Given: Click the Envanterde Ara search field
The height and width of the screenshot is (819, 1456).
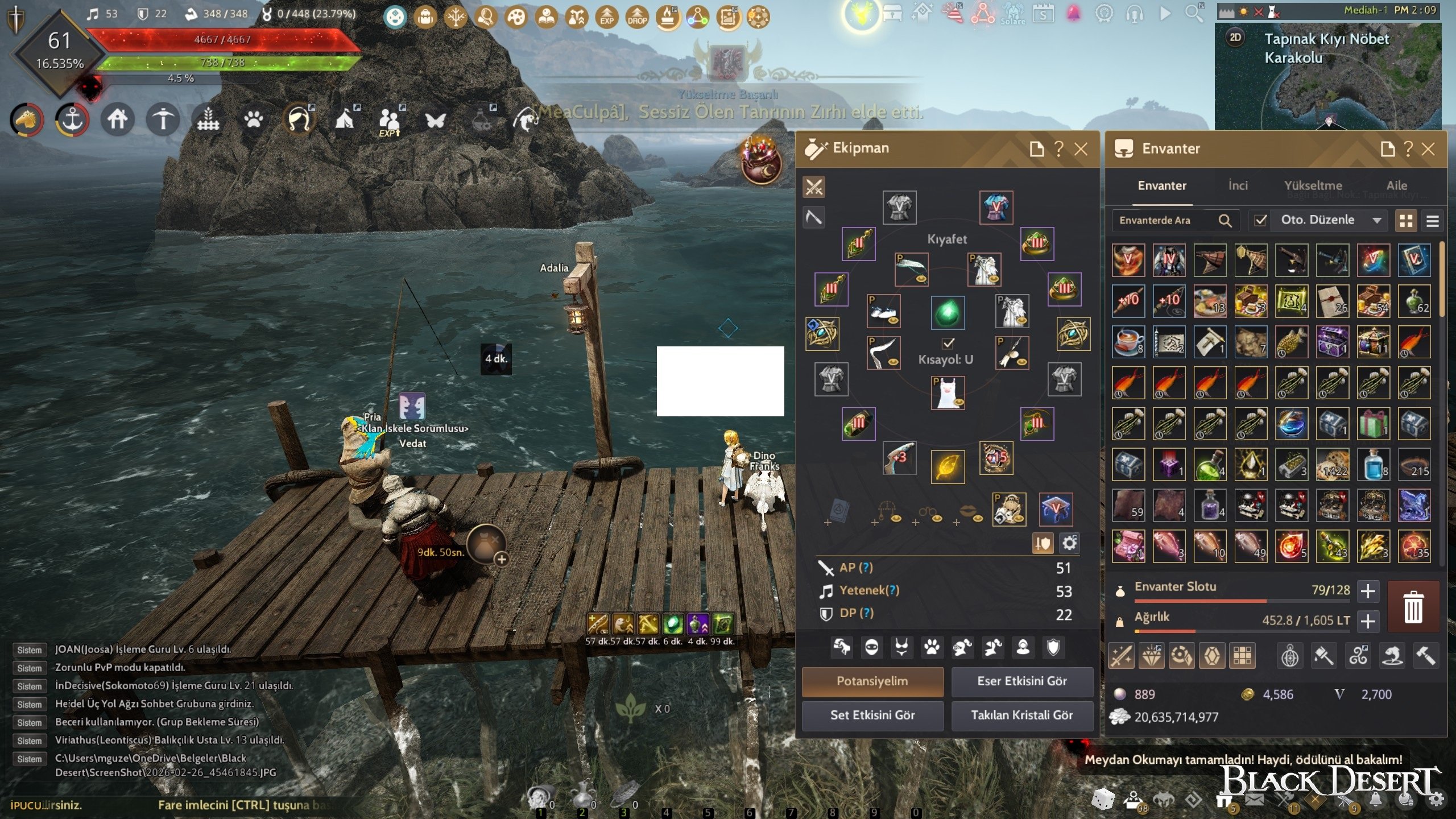Looking at the screenshot, I should click(1163, 220).
